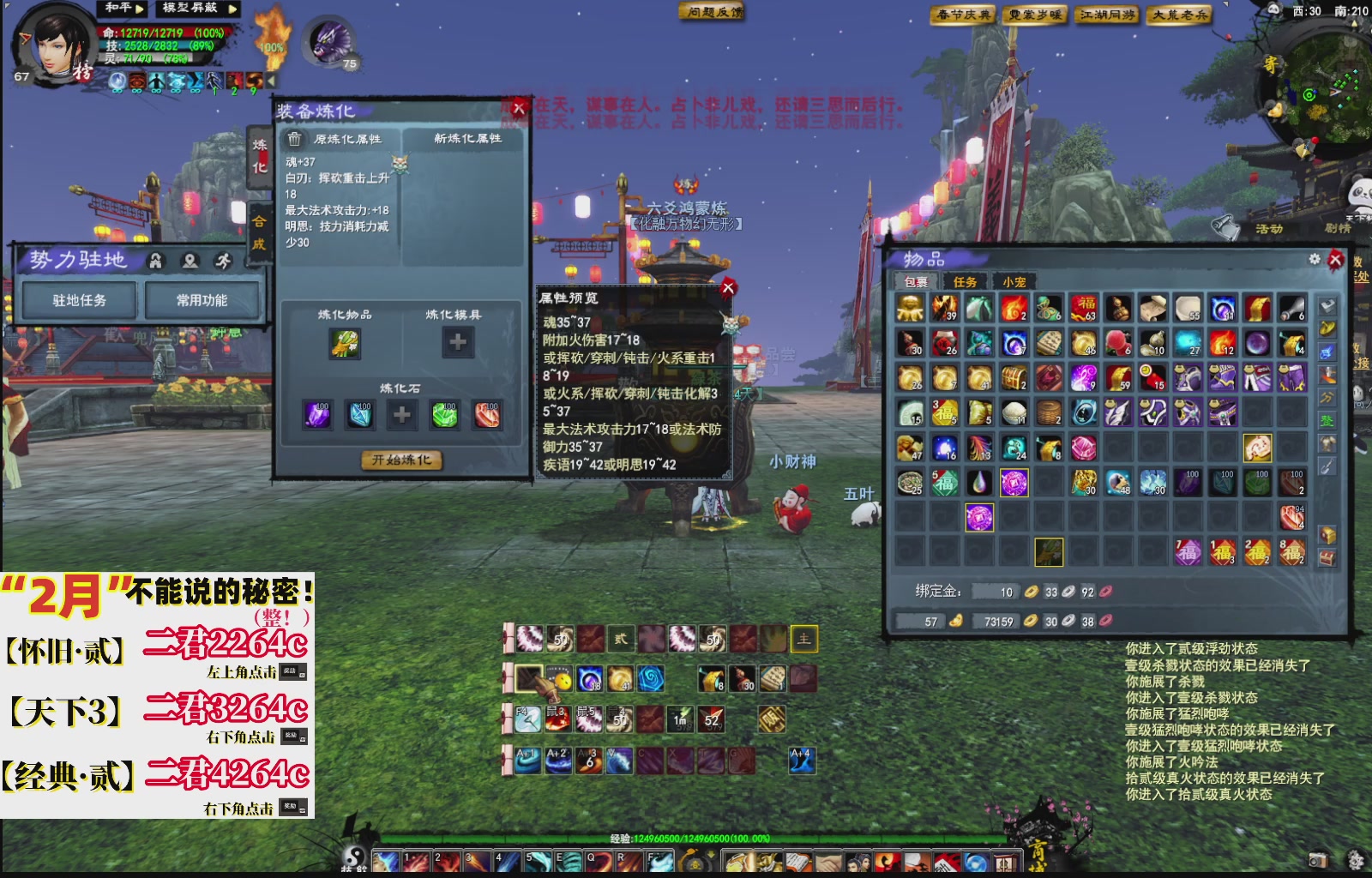Click the 驻地任务 button in the faction panel
Screen dimensions: 1372x878
[80, 301]
